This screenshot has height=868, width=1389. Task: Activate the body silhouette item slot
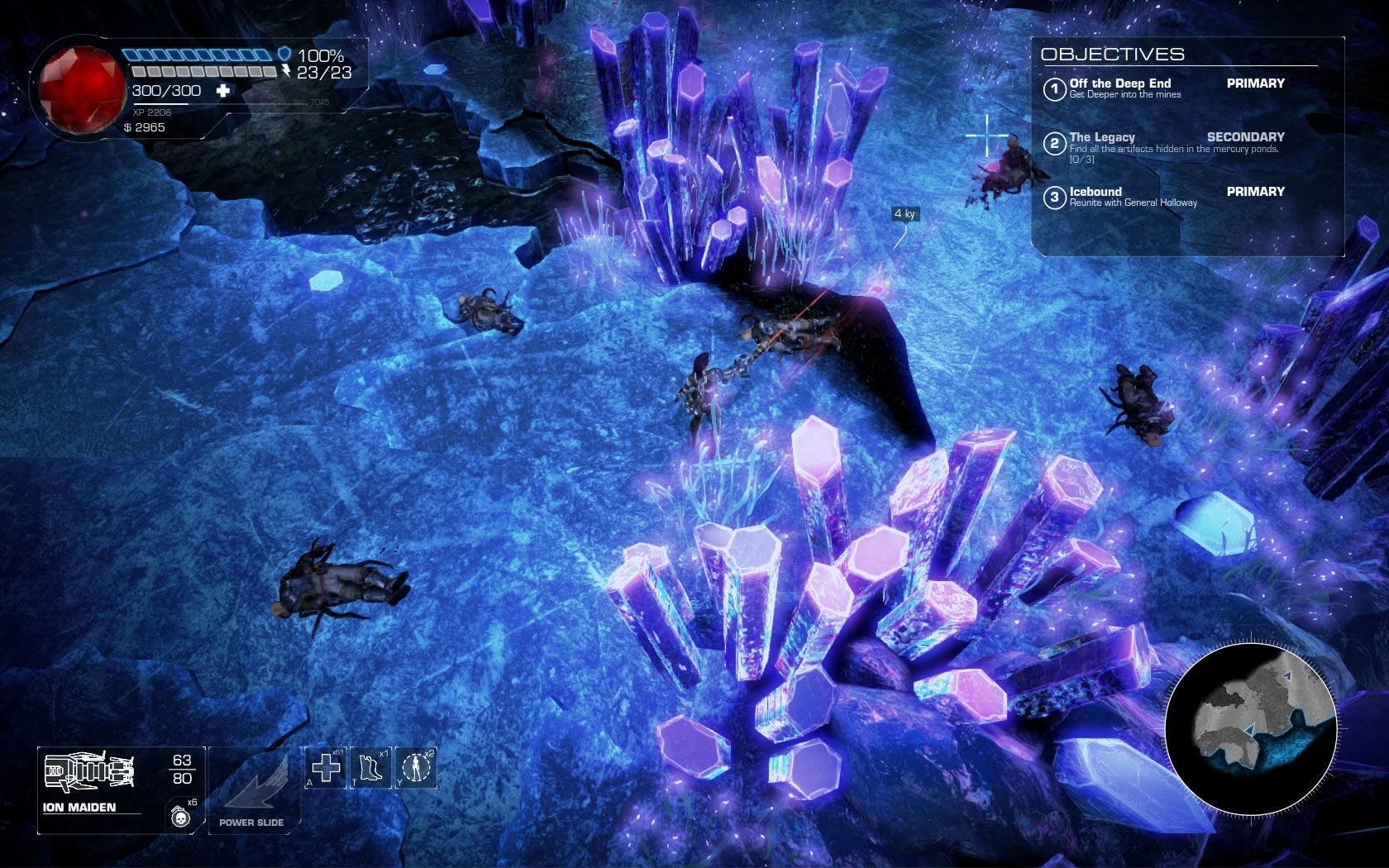(417, 768)
